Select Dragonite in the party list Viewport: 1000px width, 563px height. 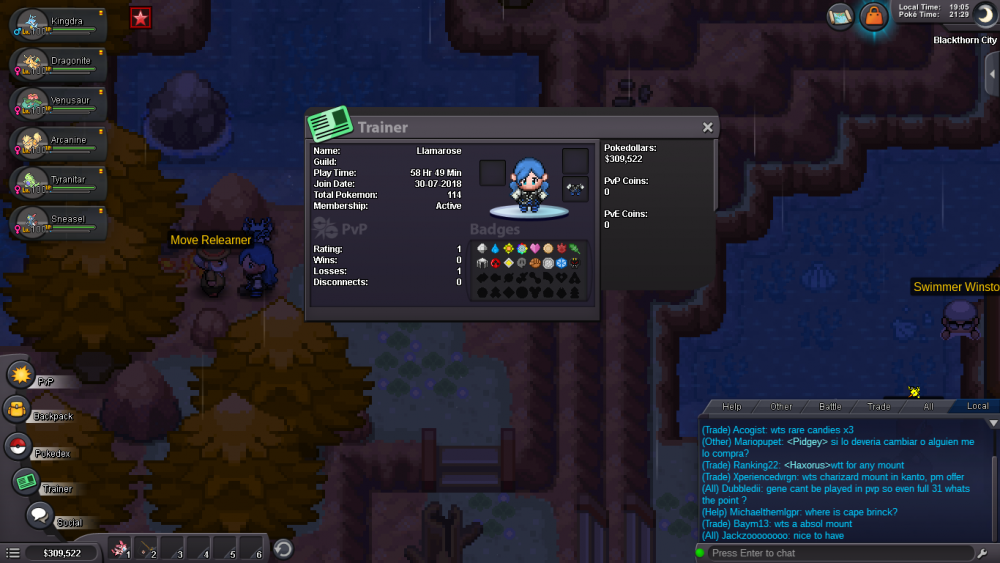tap(58, 64)
